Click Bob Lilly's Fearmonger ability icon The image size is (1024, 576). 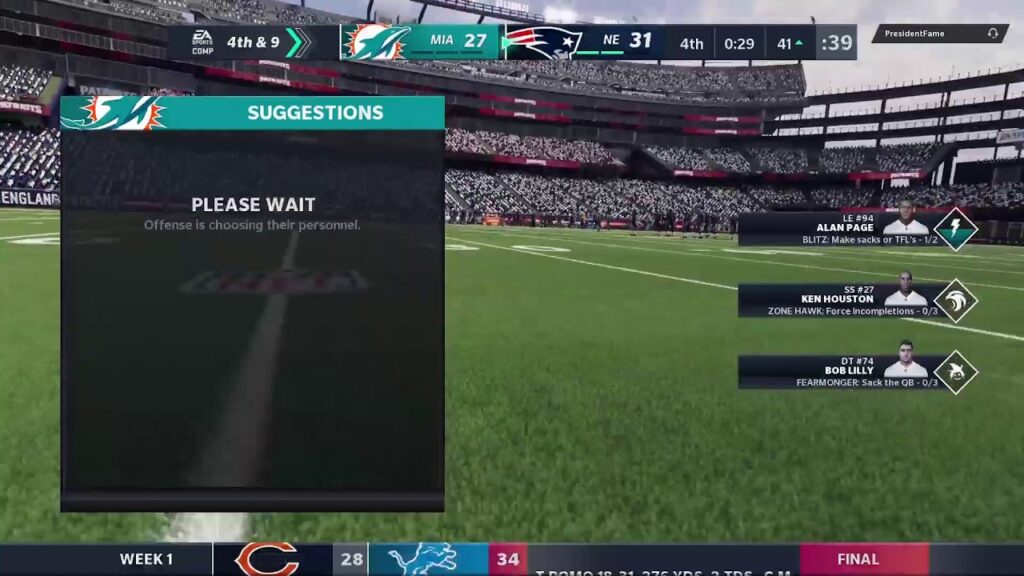pyautogui.click(x=955, y=372)
